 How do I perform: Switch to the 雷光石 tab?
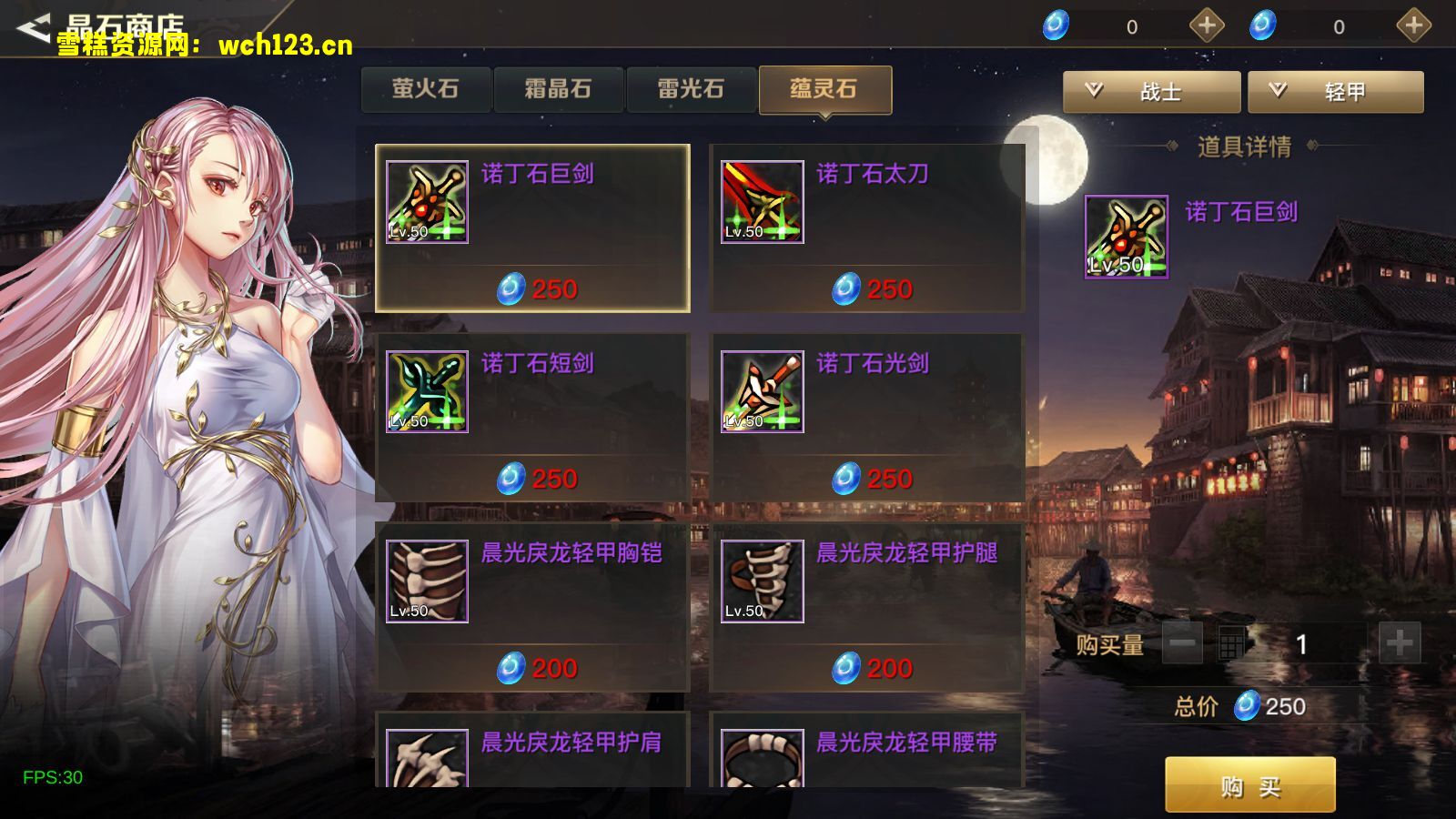click(x=692, y=88)
